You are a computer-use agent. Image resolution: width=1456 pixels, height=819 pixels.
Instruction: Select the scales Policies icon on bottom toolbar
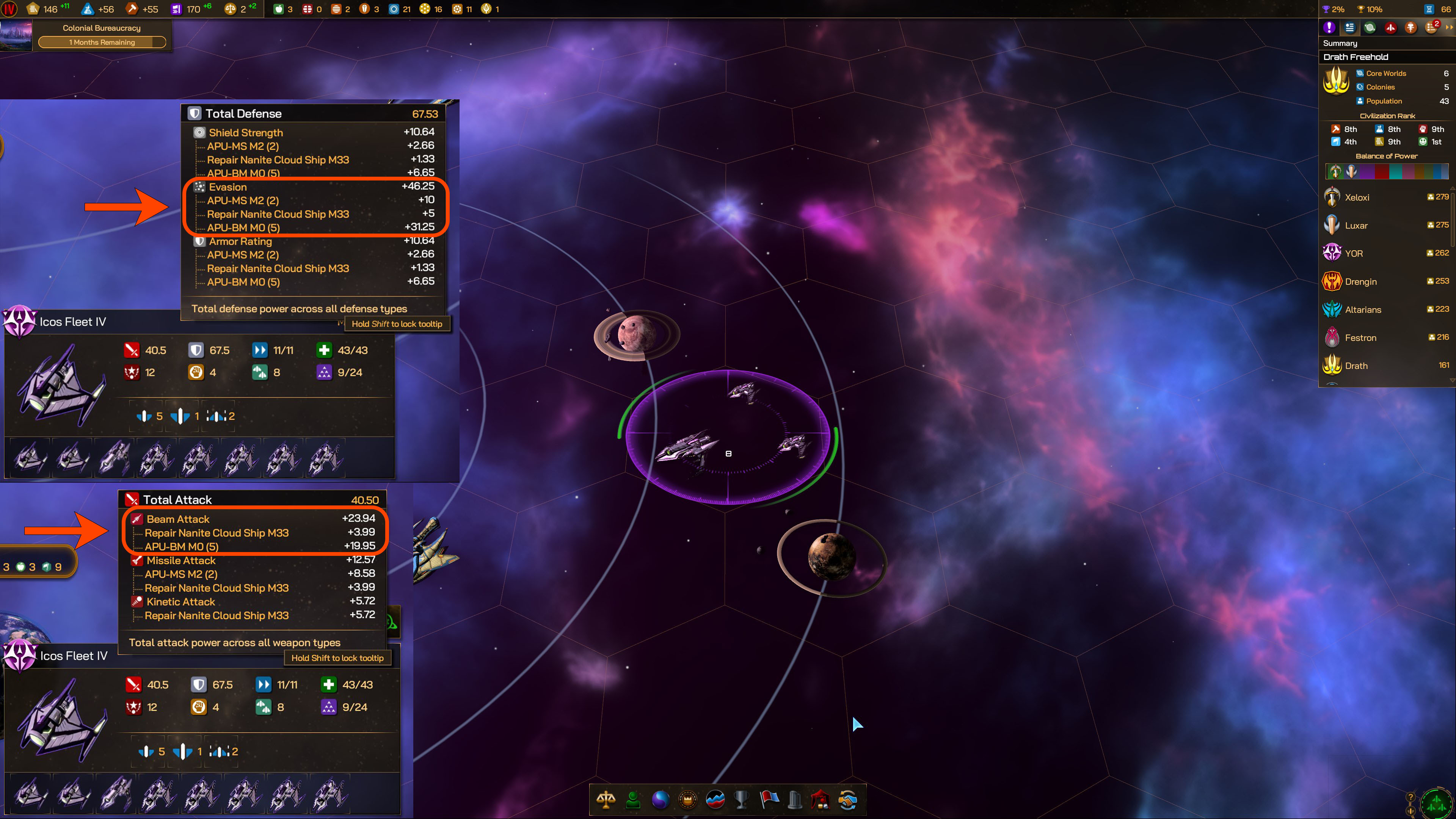[x=607, y=801]
